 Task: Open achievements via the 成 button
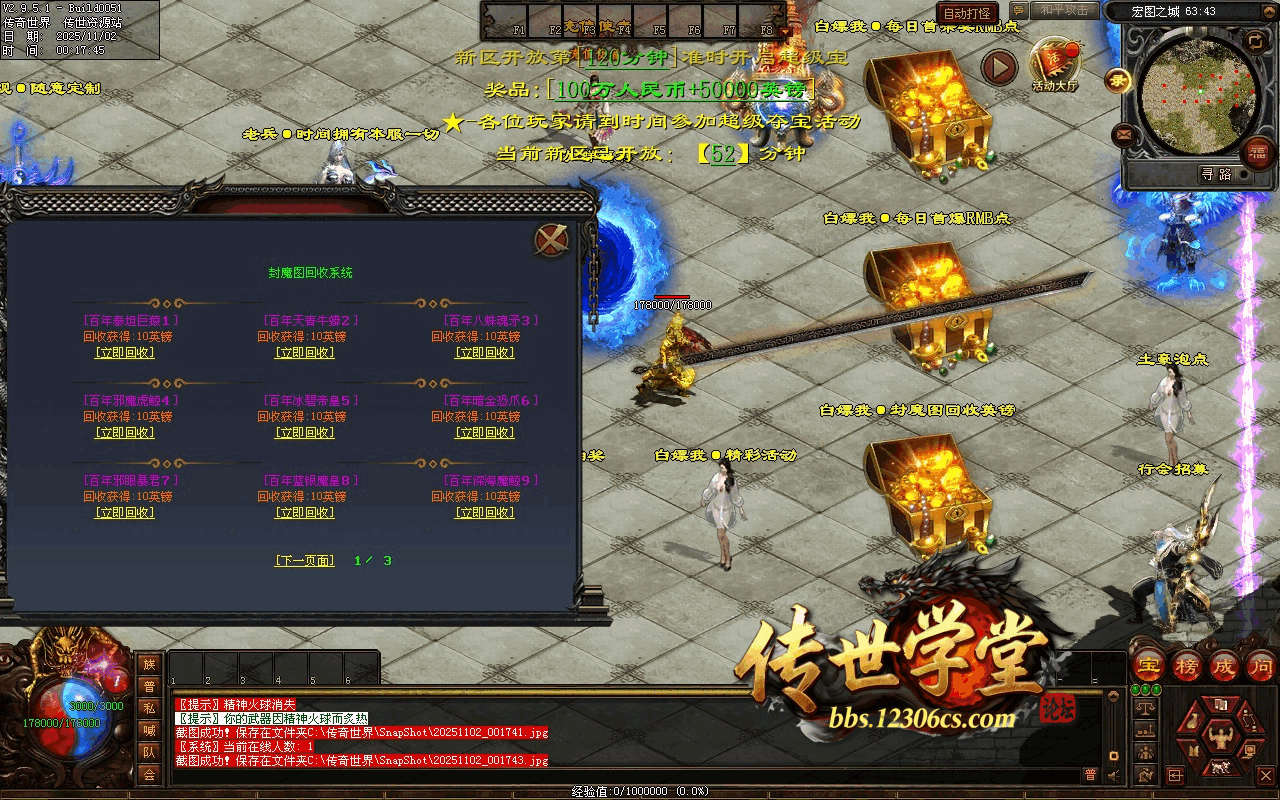(1224, 665)
